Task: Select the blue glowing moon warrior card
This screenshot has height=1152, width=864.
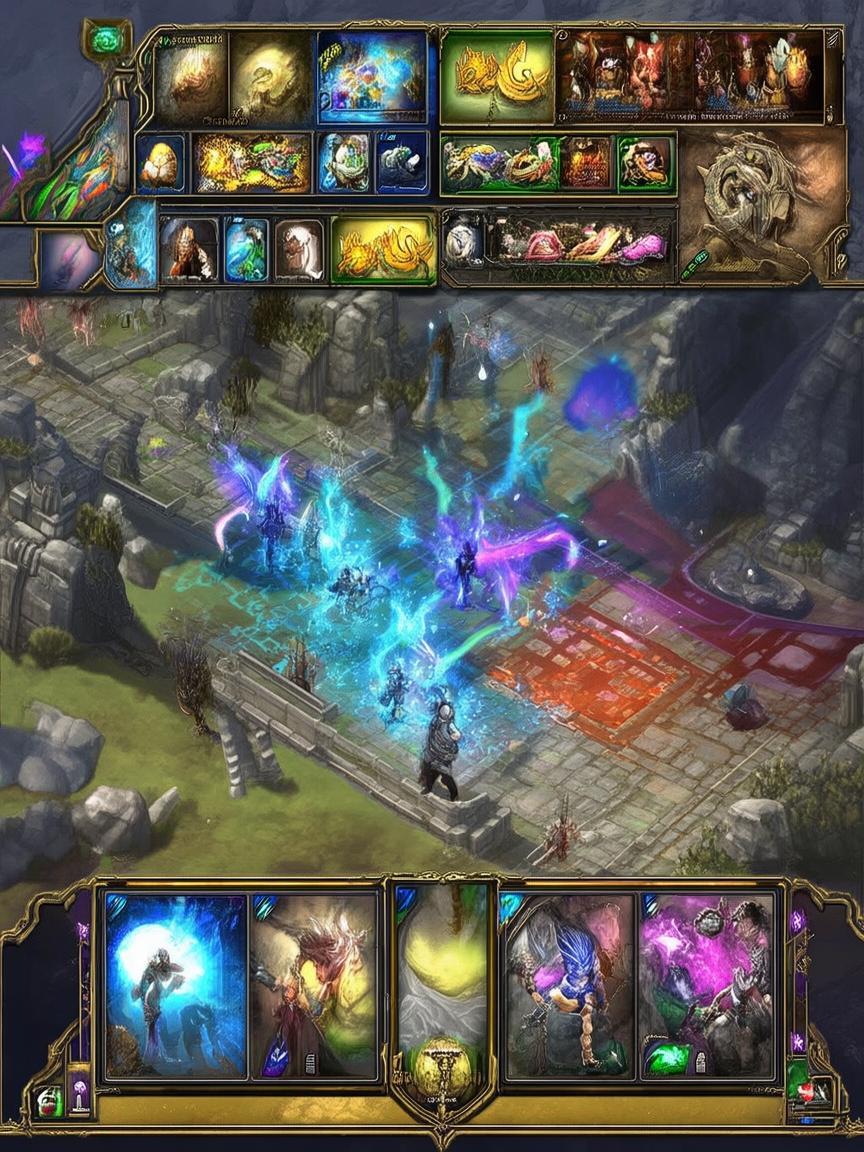Action: coord(175,985)
